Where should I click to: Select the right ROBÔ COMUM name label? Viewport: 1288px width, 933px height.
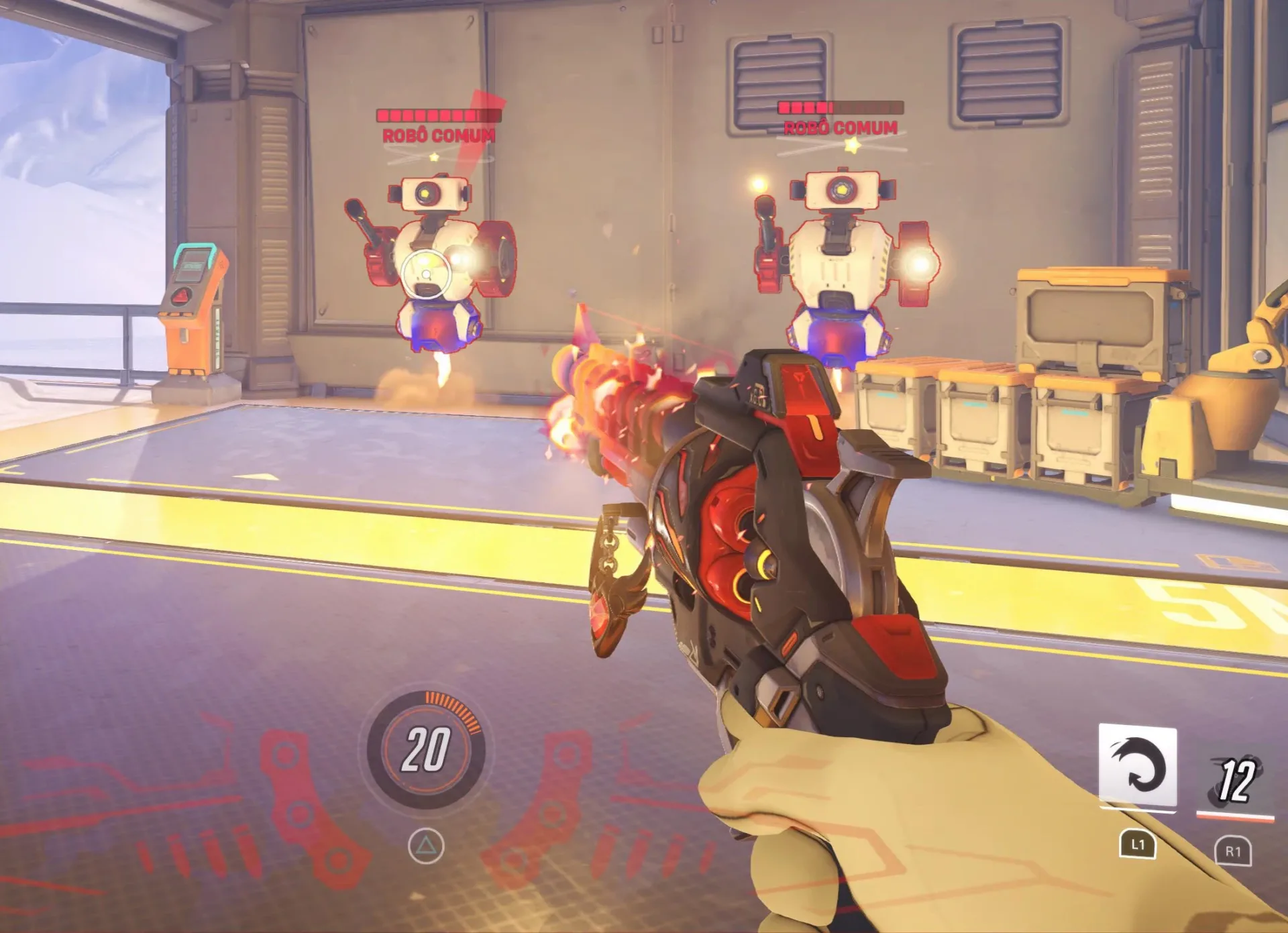coord(841,127)
